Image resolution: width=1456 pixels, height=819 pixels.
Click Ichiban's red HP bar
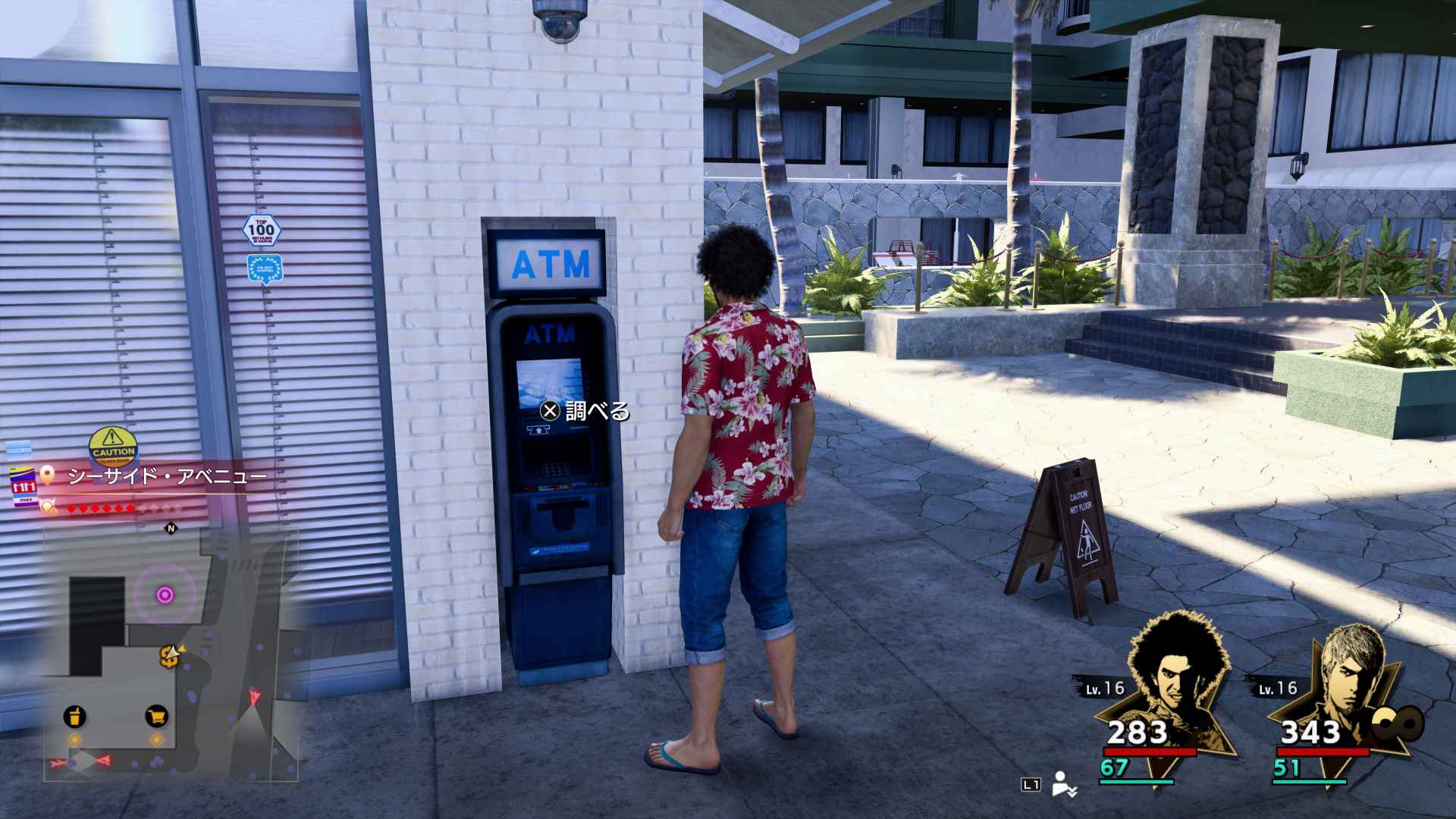pos(1149,751)
